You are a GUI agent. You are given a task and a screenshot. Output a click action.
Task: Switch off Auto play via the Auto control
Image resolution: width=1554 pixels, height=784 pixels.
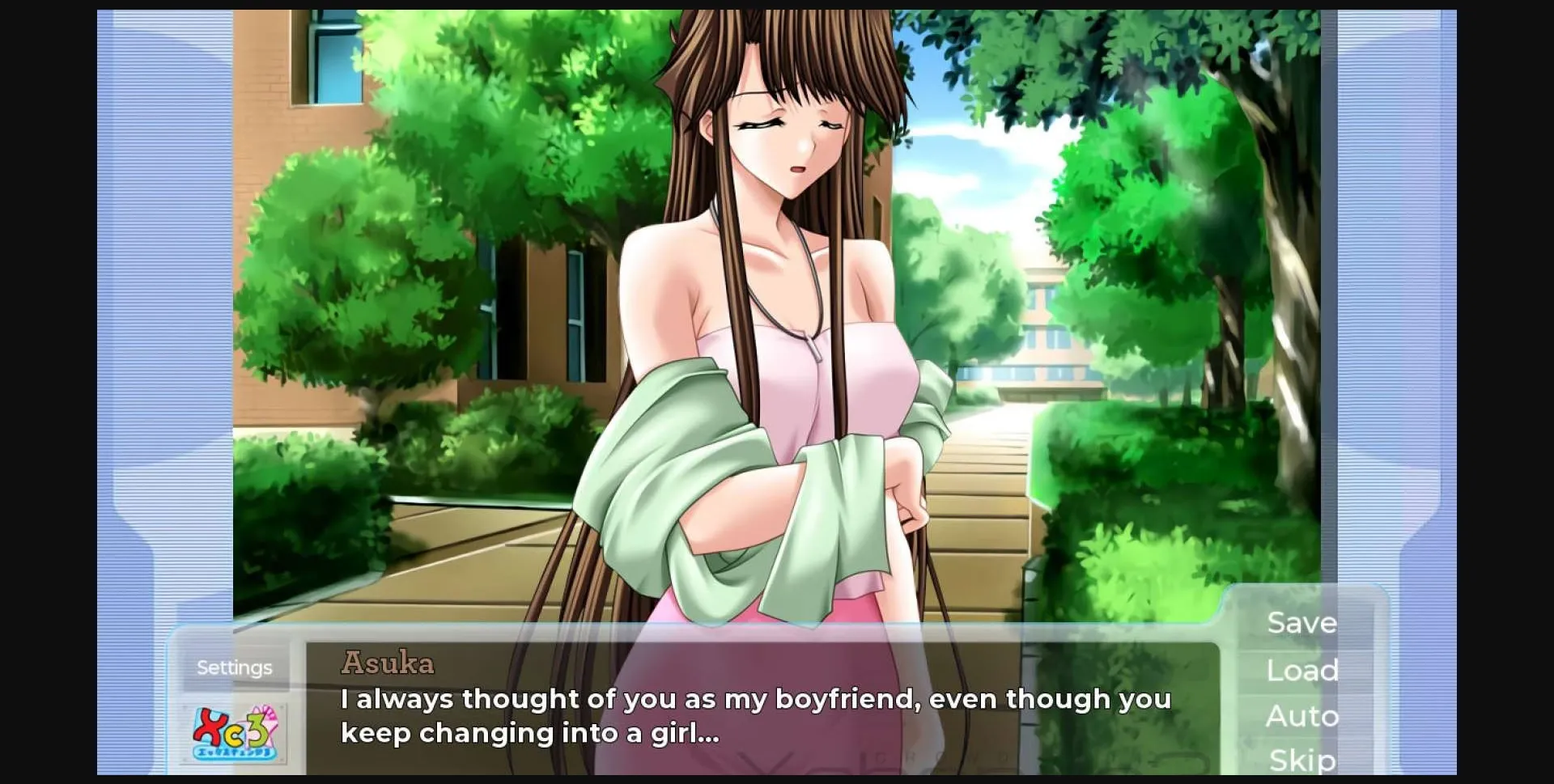click(1302, 715)
